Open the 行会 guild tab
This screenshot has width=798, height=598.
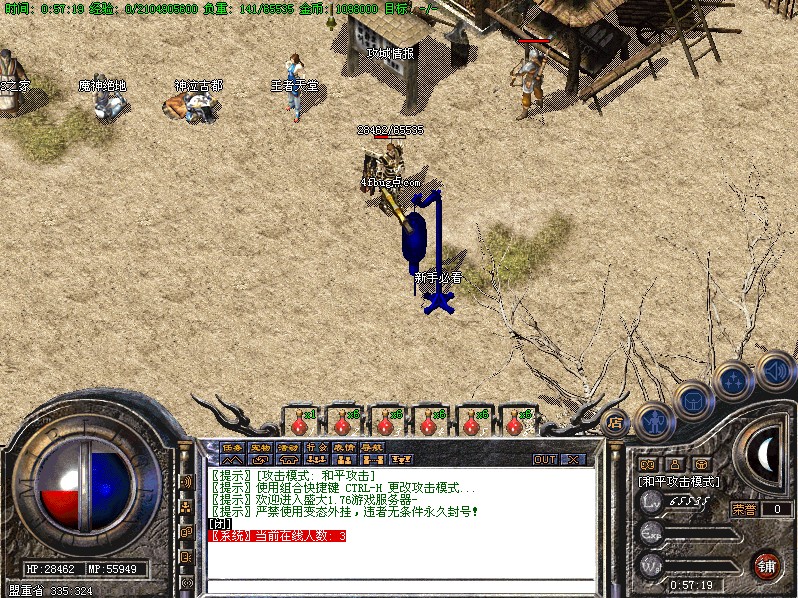(x=316, y=447)
